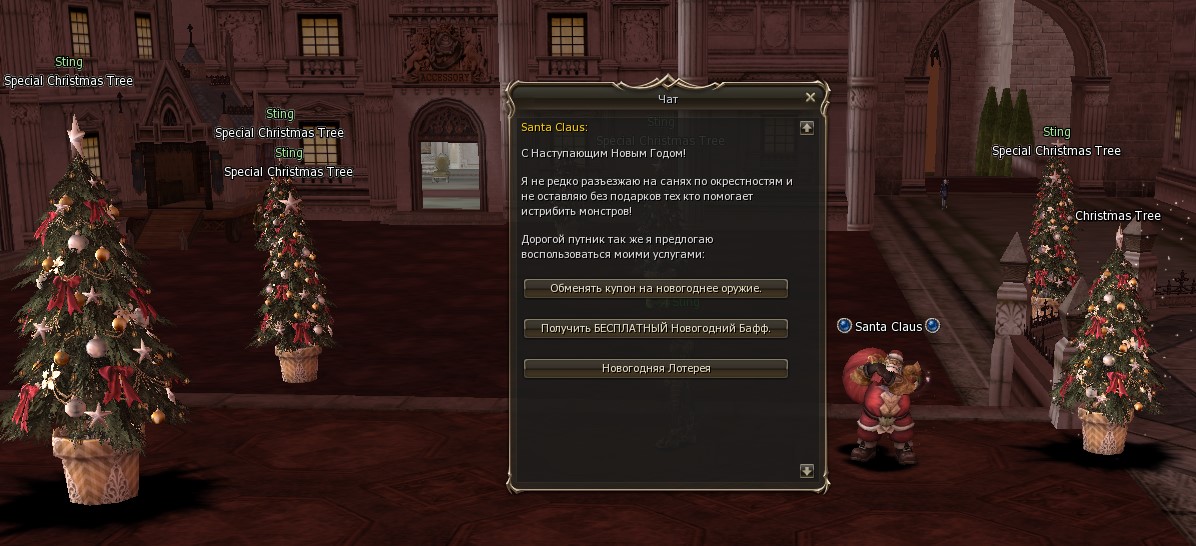The image size is (1196, 546).
Task: Choose 'Обменять купон на новогоднее оружие'
Action: click(x=656, y=288)
